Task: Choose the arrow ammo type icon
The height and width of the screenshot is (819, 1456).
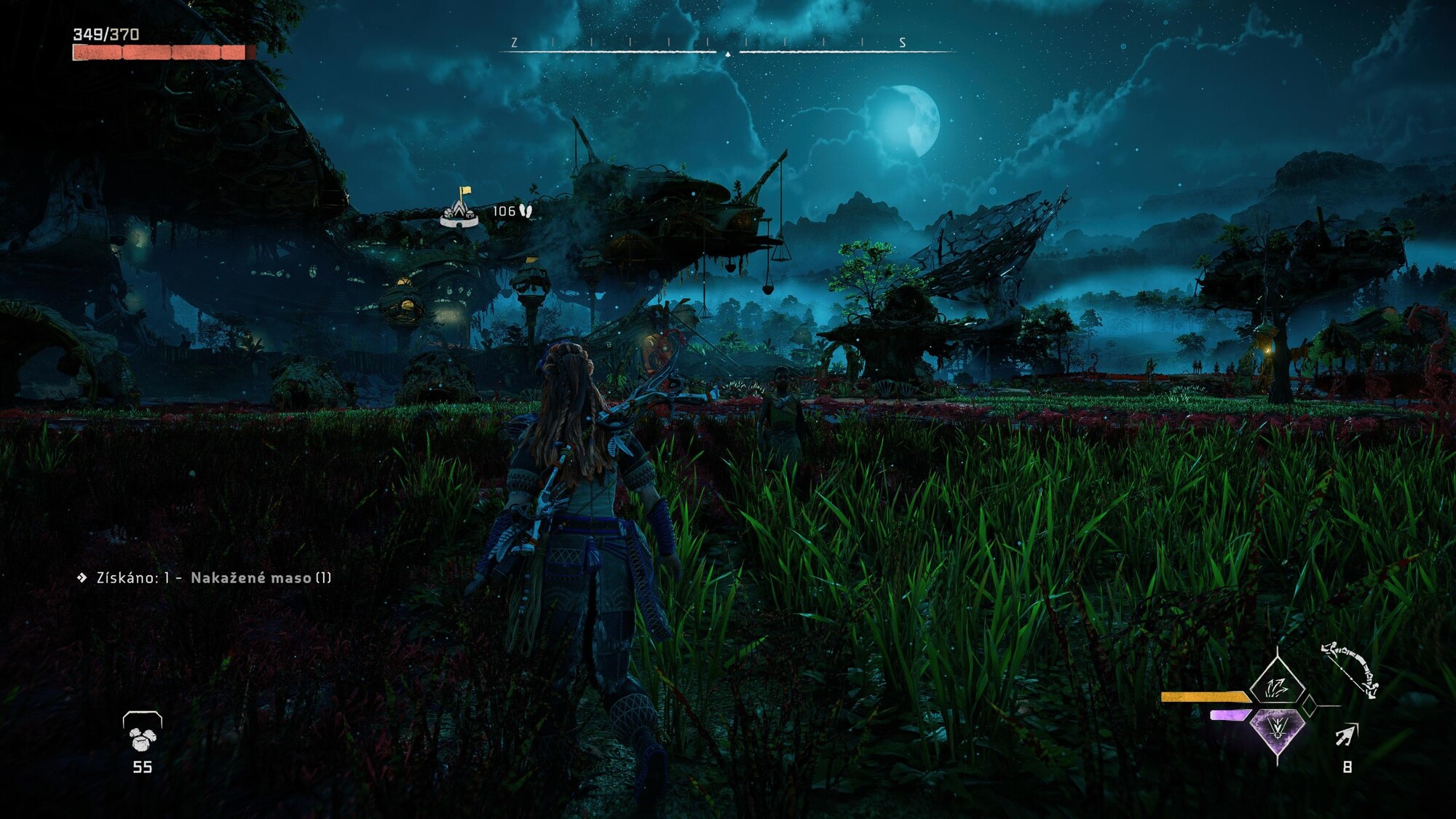Action: point(1346,735)
